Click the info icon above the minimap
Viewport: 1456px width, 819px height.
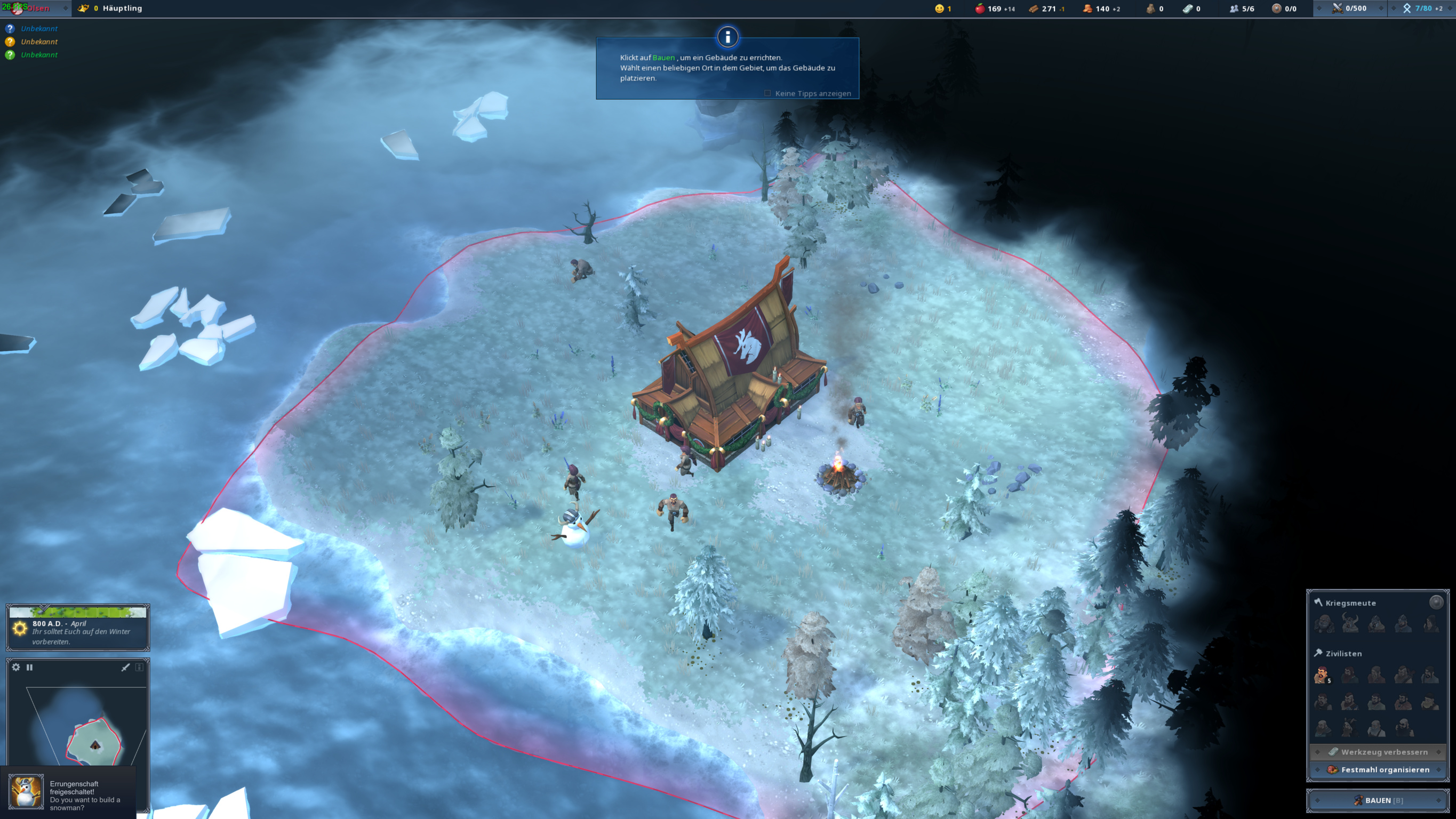pos(139,668)
